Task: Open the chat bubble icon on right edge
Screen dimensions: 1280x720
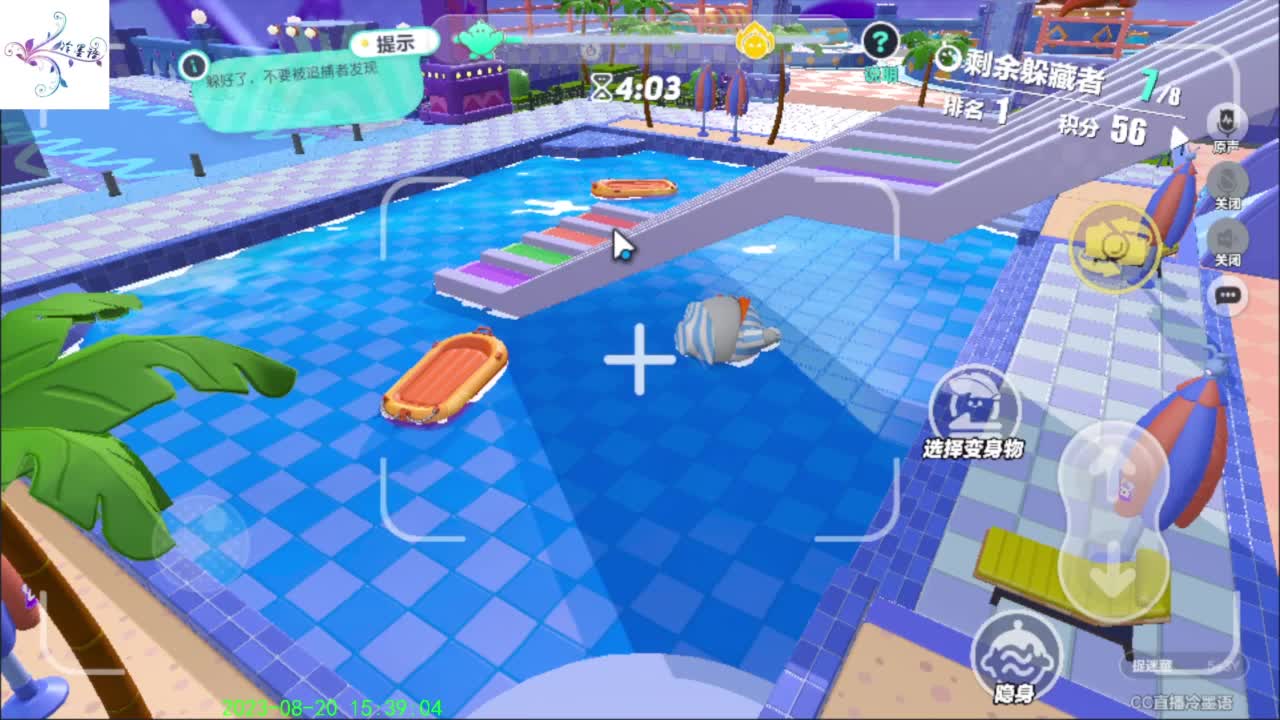Action: pyautogui.click(x=1228, y=297)
